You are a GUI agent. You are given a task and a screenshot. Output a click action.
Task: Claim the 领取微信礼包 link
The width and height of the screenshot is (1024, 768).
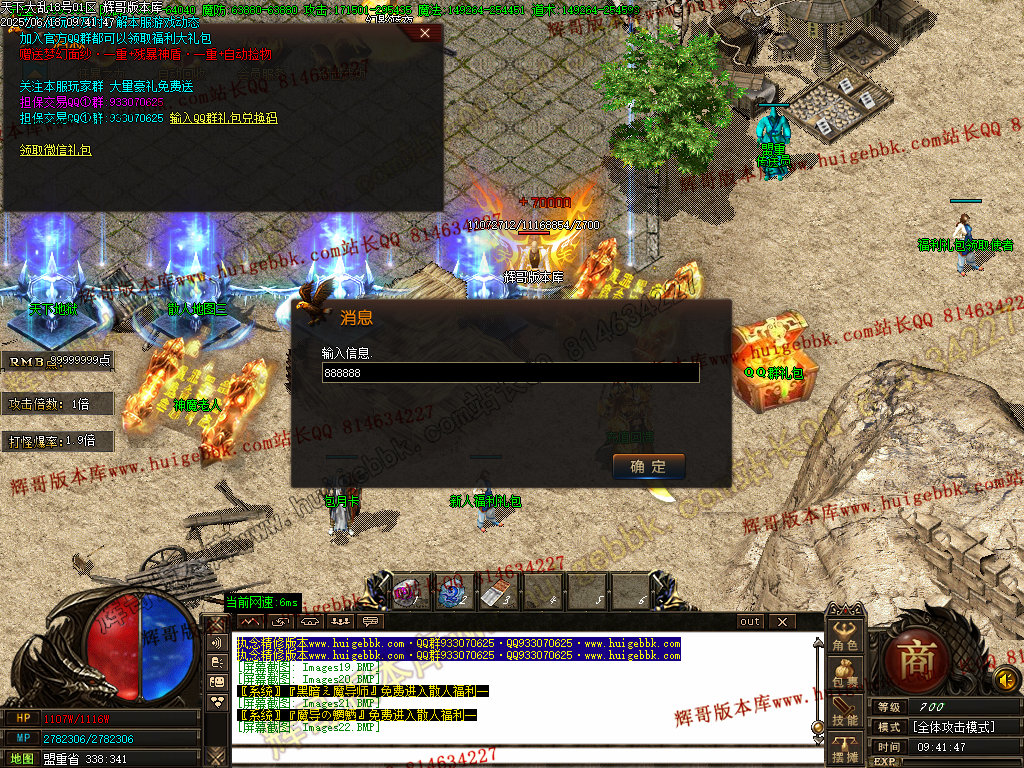tap(55, 150)
